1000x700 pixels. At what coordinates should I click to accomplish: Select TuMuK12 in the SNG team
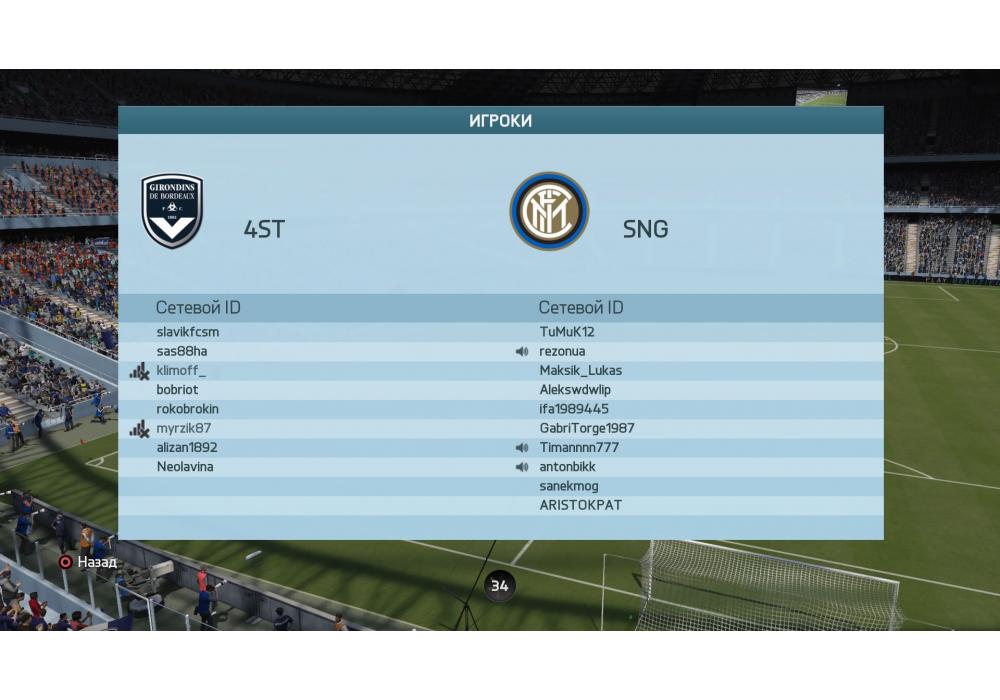click(x=567, y=332)
